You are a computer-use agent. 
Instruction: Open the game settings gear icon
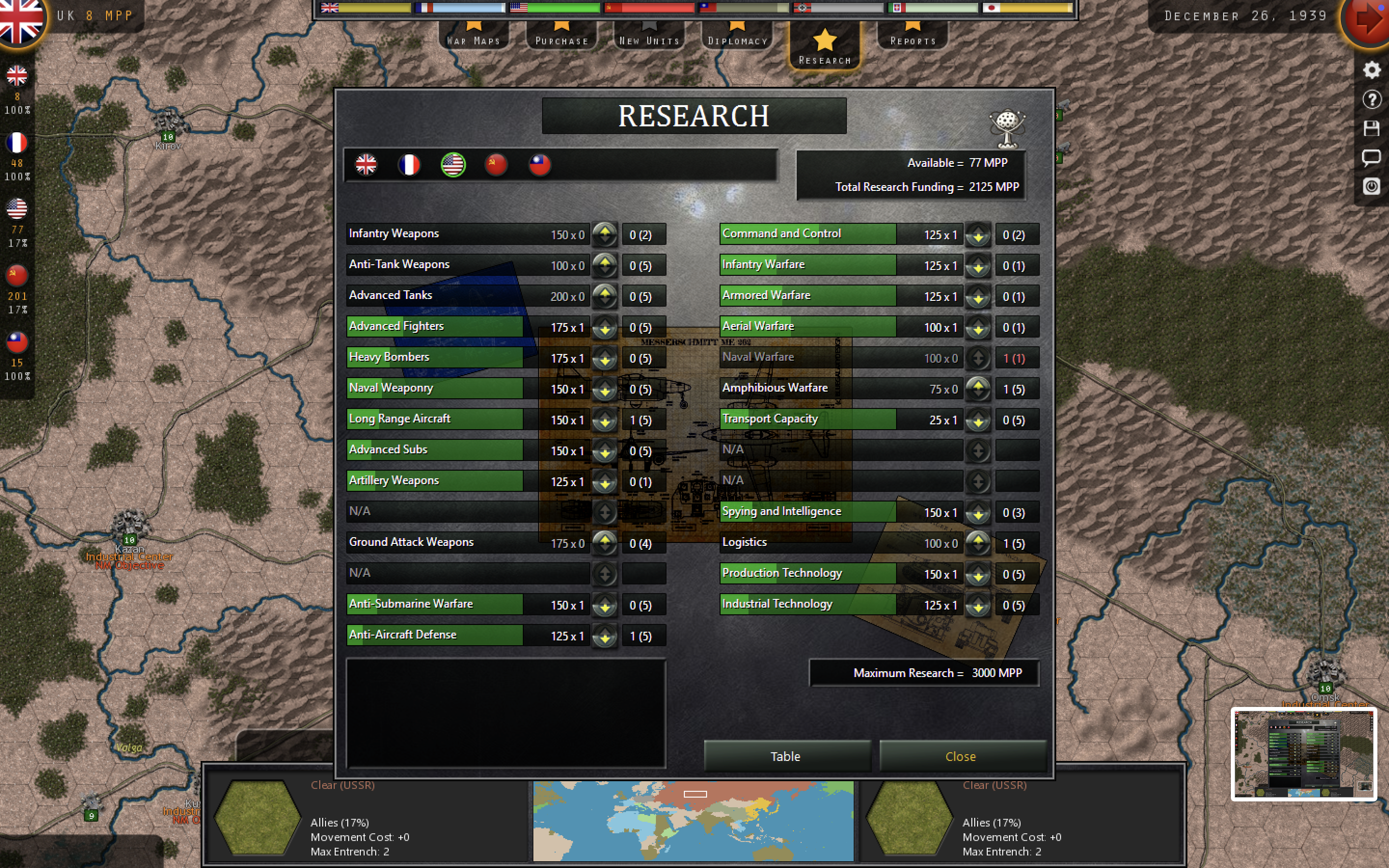1372,69
